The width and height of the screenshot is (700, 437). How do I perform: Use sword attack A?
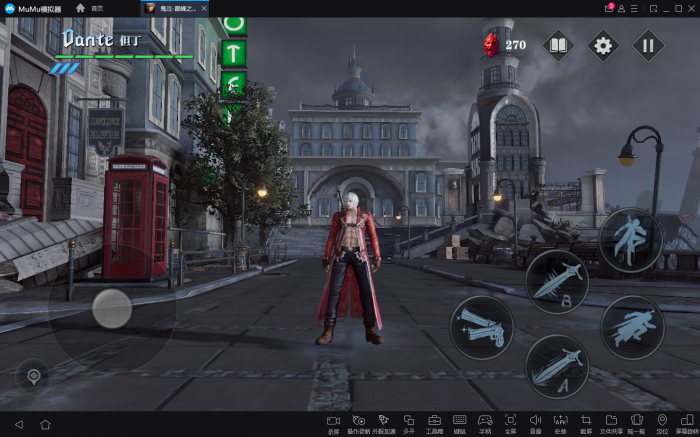coord(557,366)
